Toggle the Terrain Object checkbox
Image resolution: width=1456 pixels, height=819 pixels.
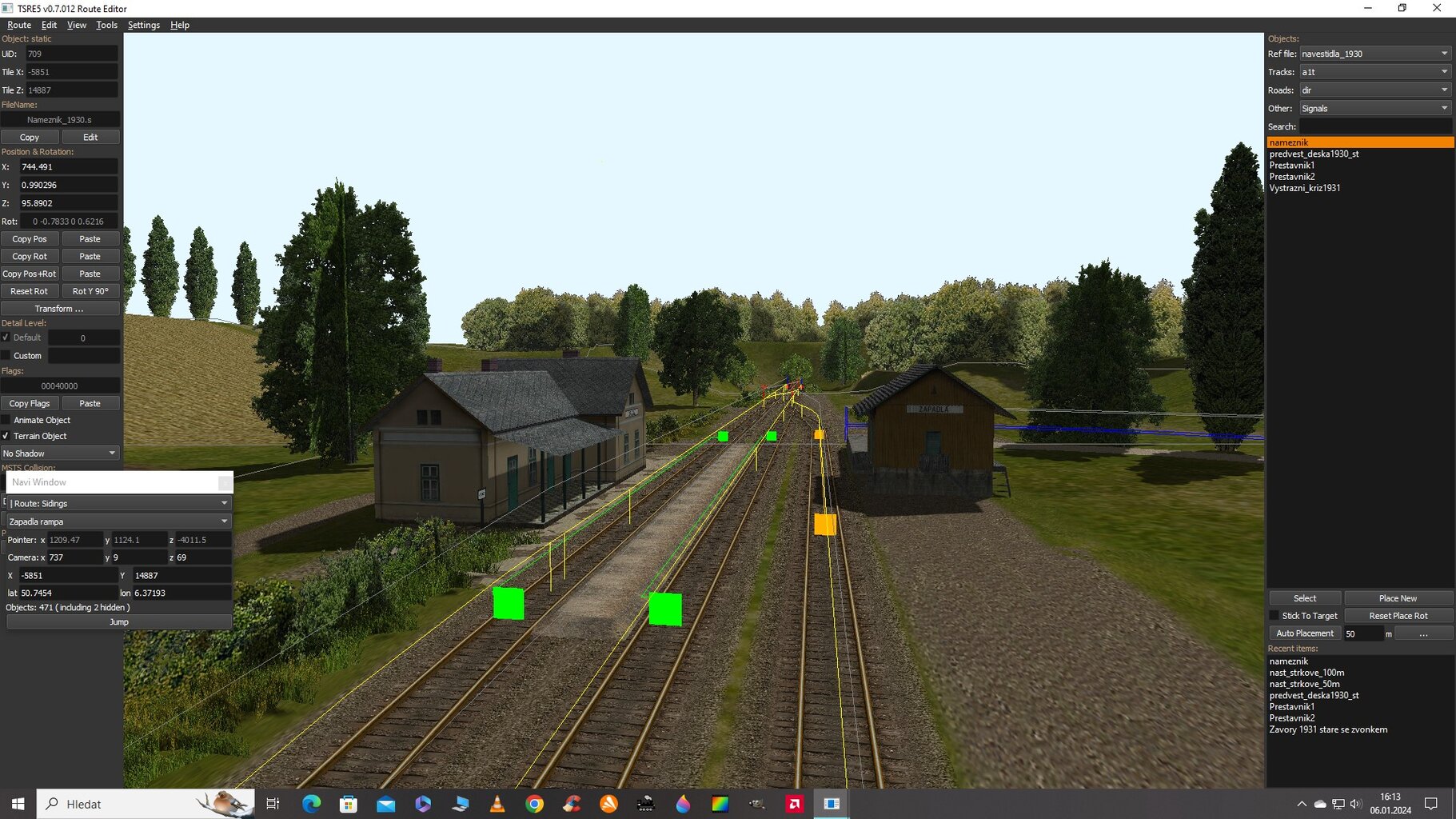pos(6,436)
